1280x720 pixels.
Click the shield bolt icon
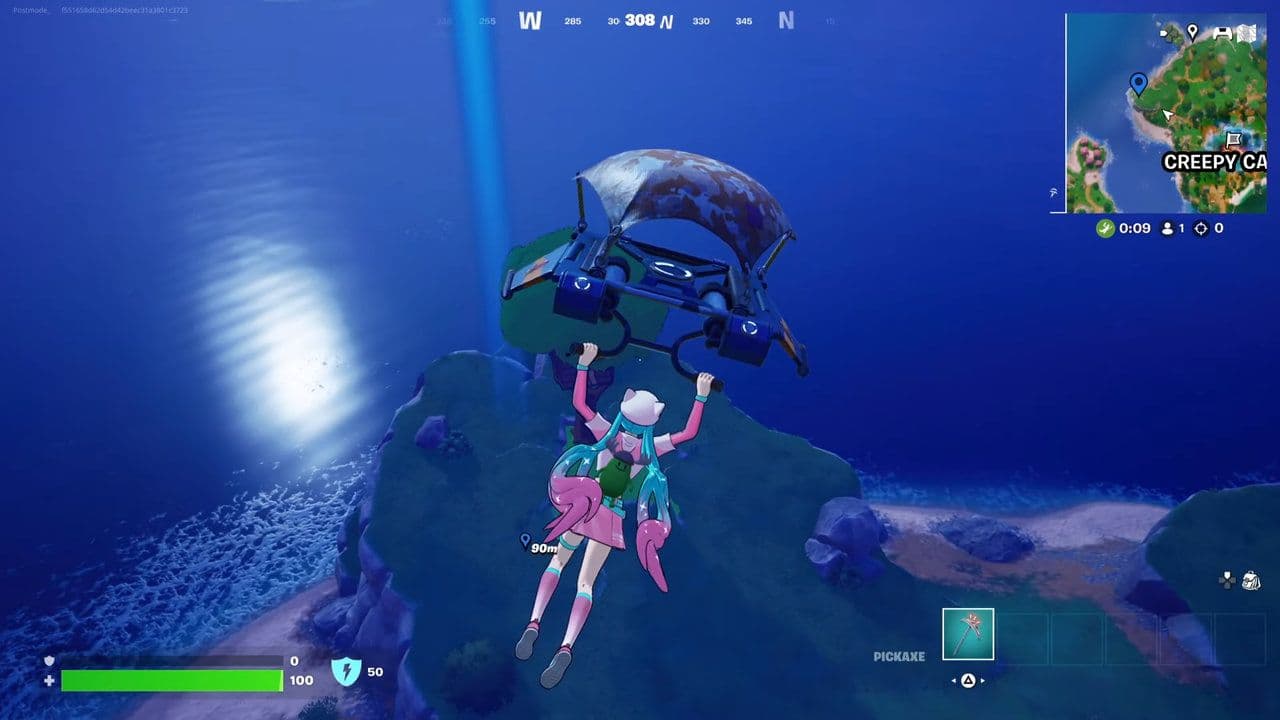click(x=345, y=672)
